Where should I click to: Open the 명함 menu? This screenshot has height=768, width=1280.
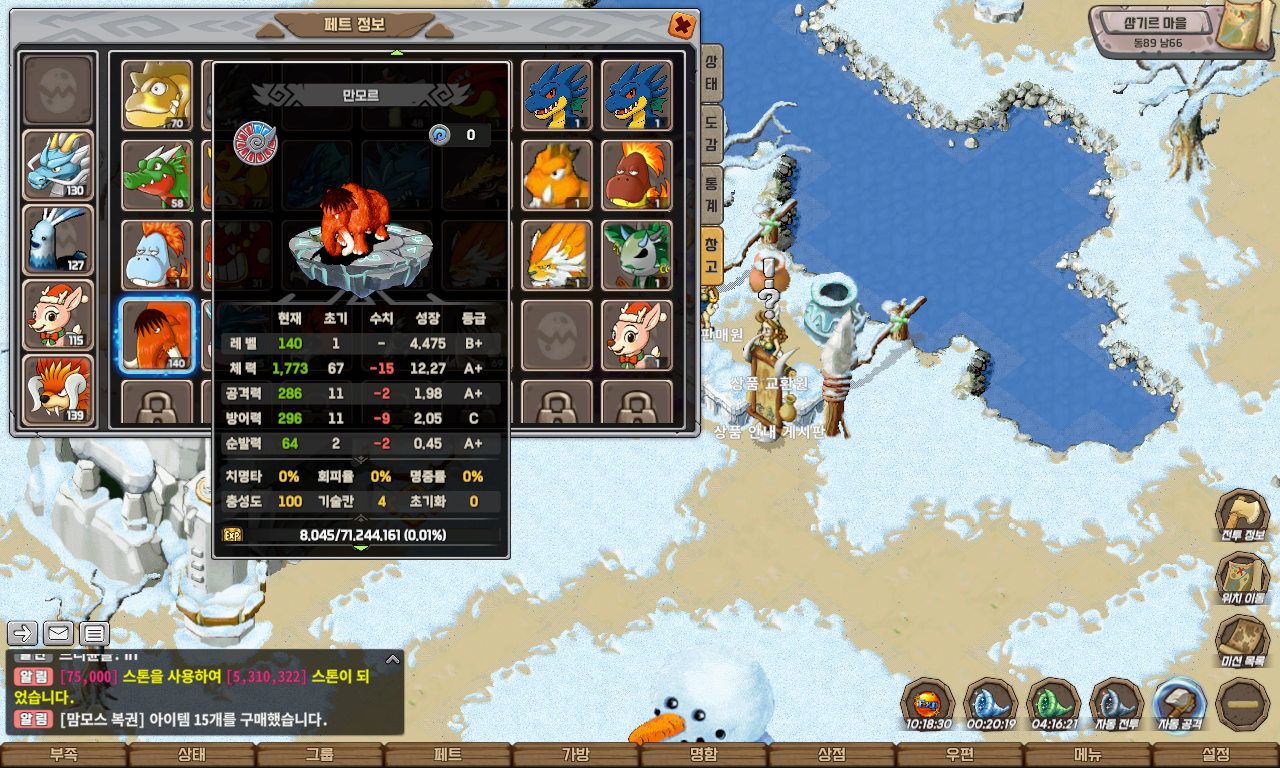tap(703, 755)
